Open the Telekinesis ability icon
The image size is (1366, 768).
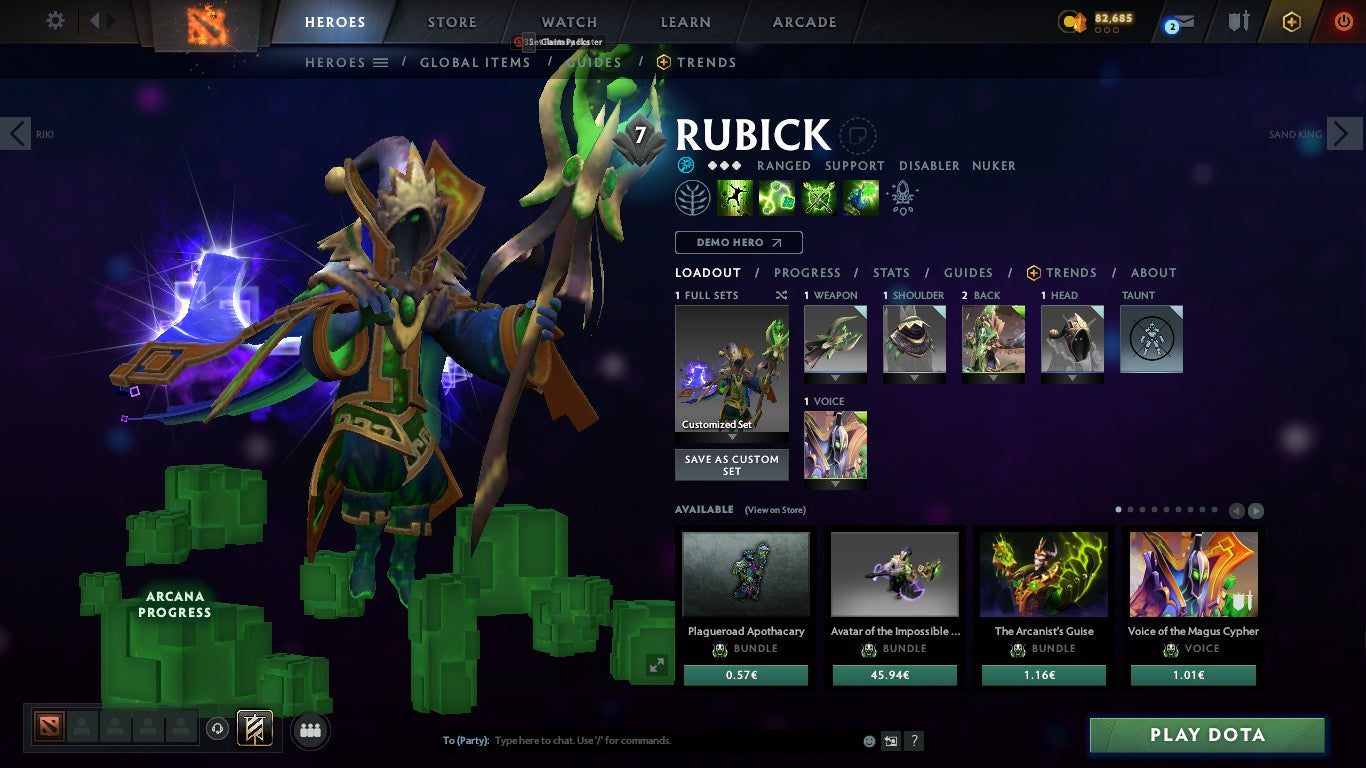735,197
